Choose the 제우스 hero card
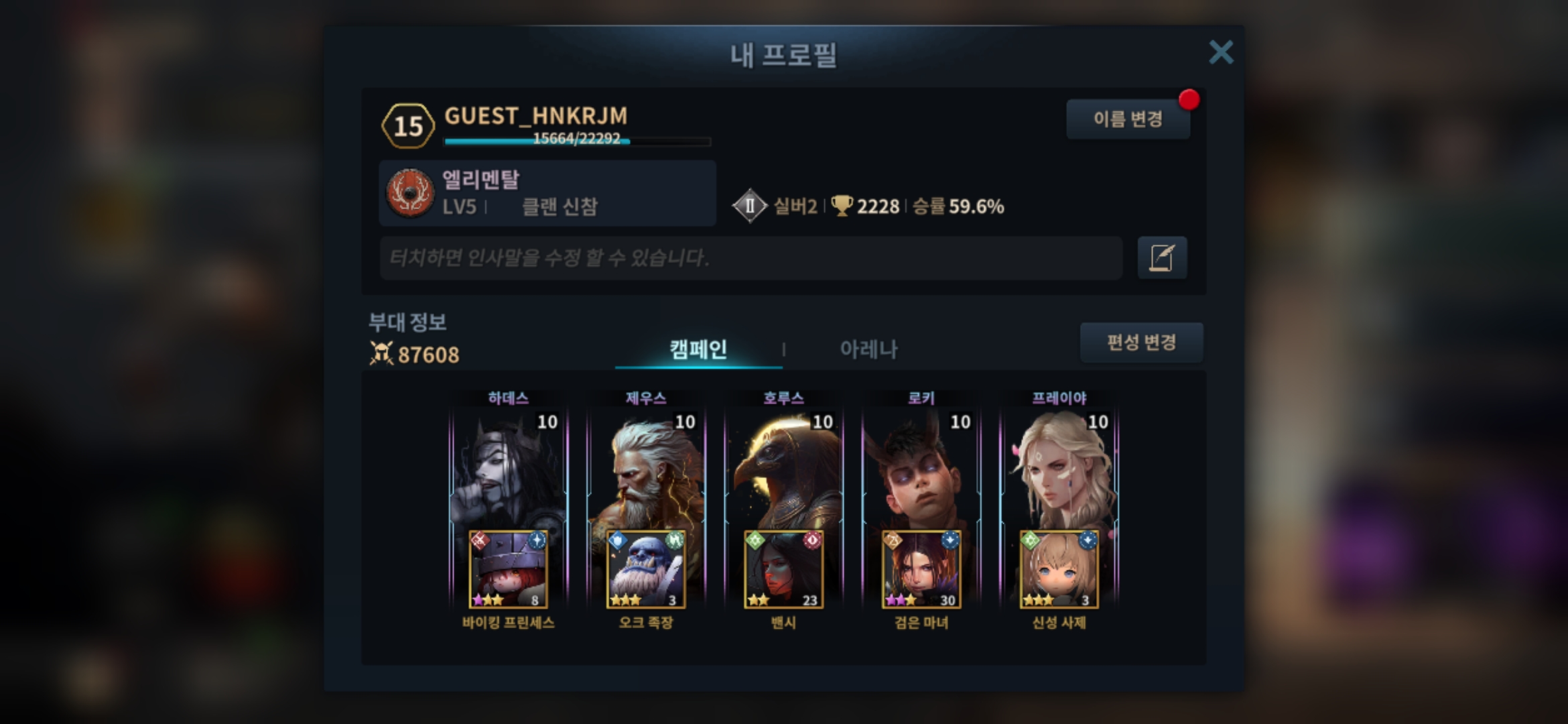The image size is (1568, 724). [x=646, y=469]
